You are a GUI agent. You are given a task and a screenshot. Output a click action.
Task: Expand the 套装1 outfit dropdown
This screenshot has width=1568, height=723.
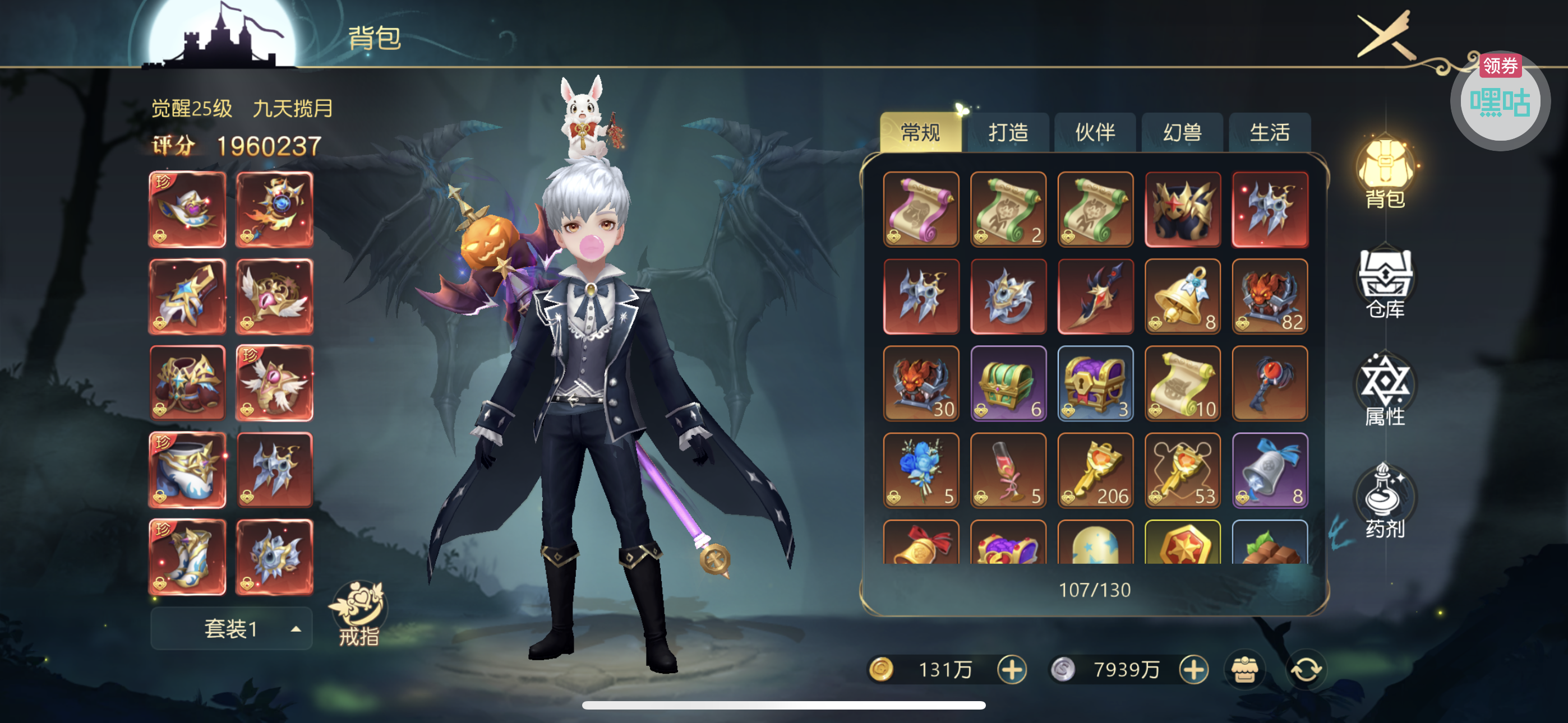231,628
